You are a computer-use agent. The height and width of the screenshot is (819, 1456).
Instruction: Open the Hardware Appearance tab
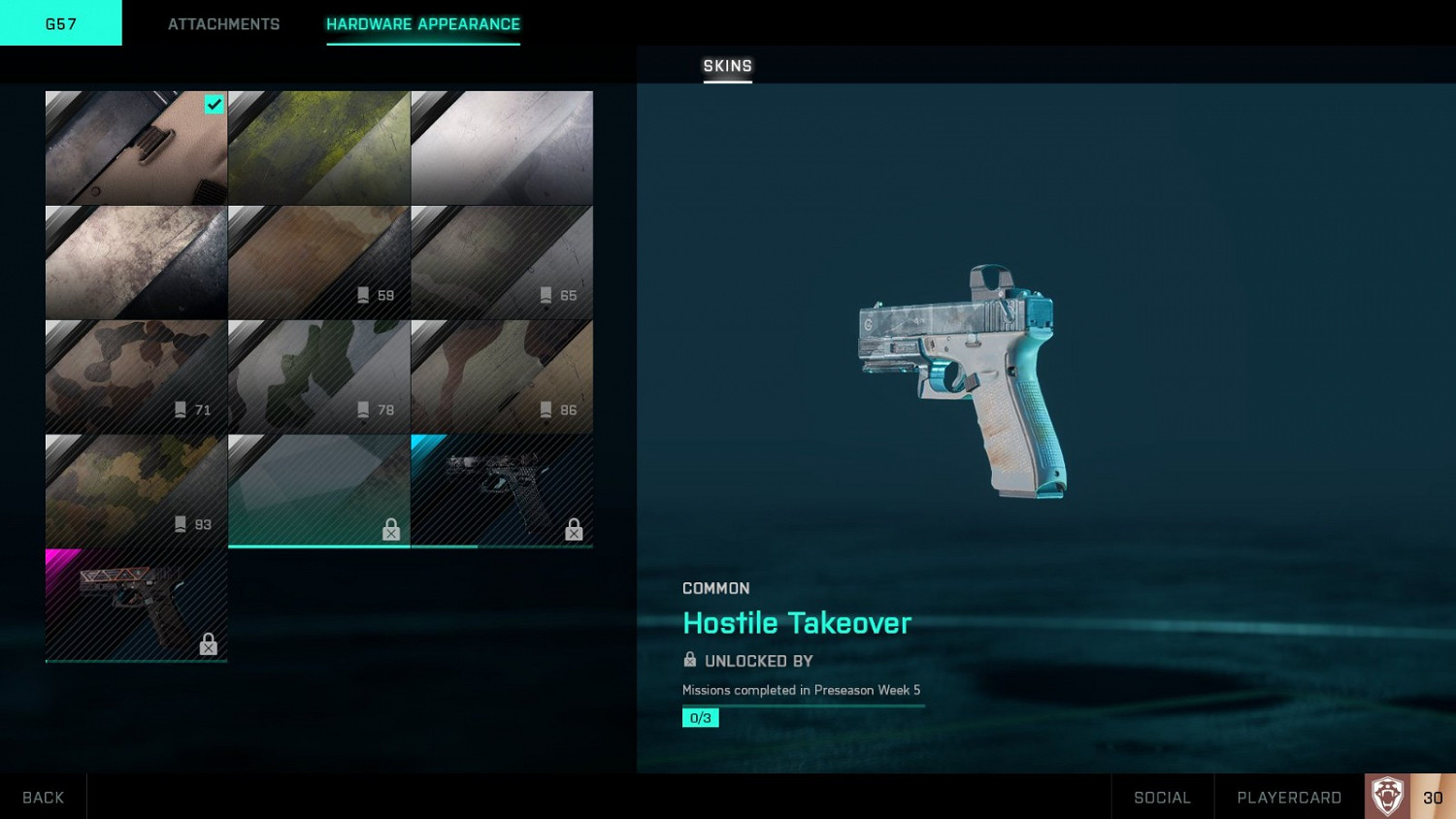[422, 24]
